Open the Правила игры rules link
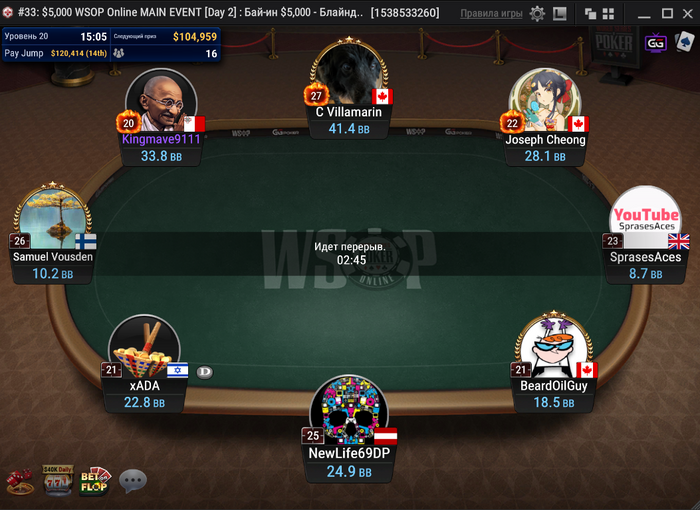Image resolution: width=700 pixels, height=510 pixels. pyautogui.click(x=490, y=14)
